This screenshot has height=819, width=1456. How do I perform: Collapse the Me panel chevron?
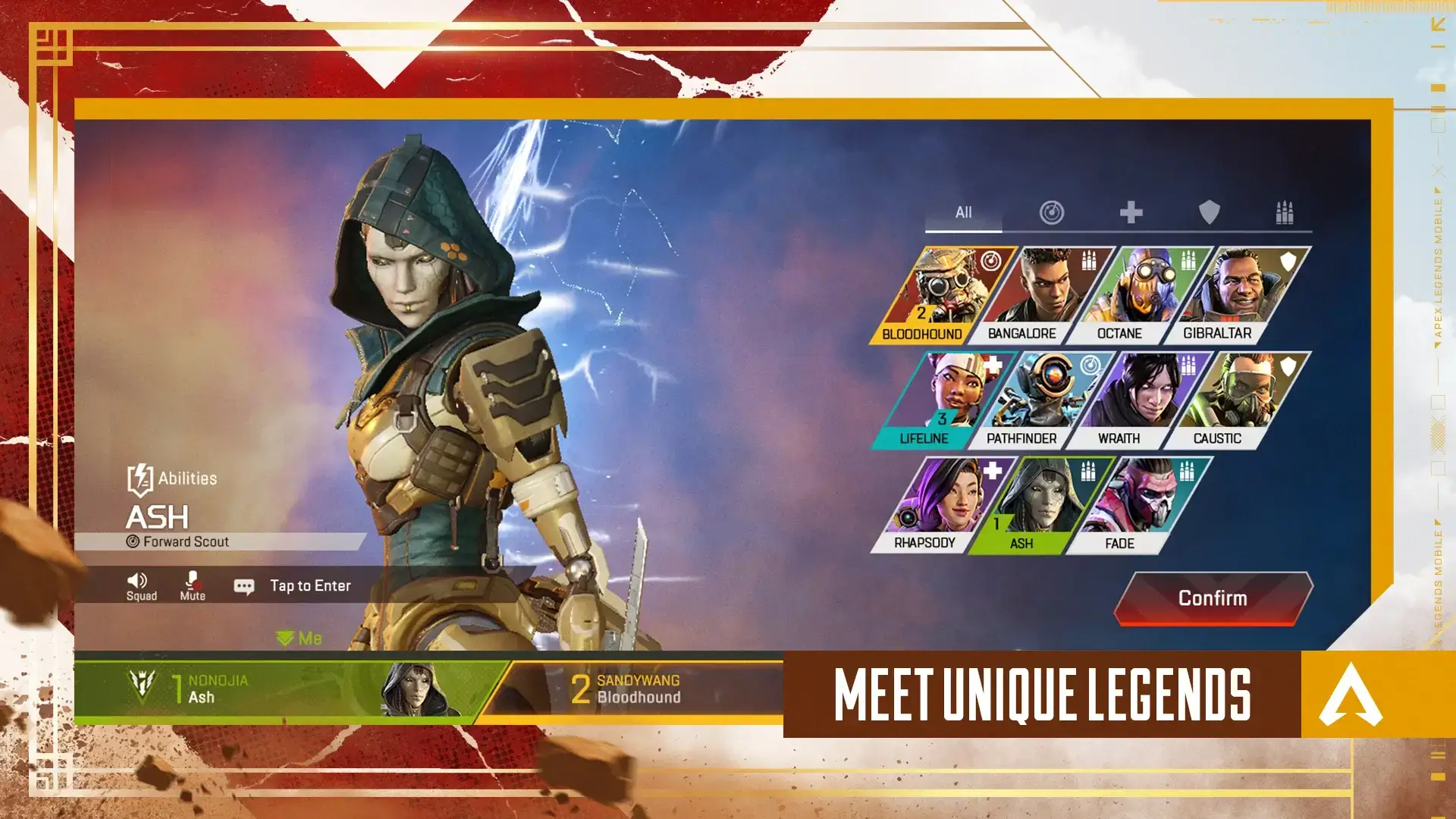pyautogui.click(x=287, y=638)
